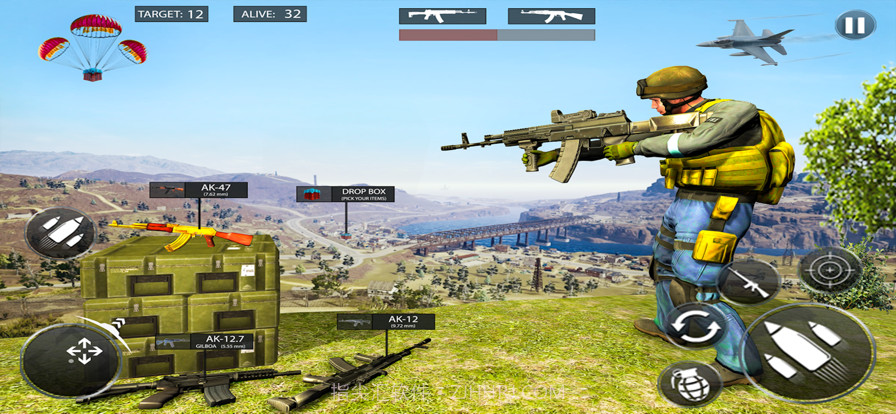
Task: Tap the large bullets fire button
Action: pyautogui.click(x=810, y=352)
